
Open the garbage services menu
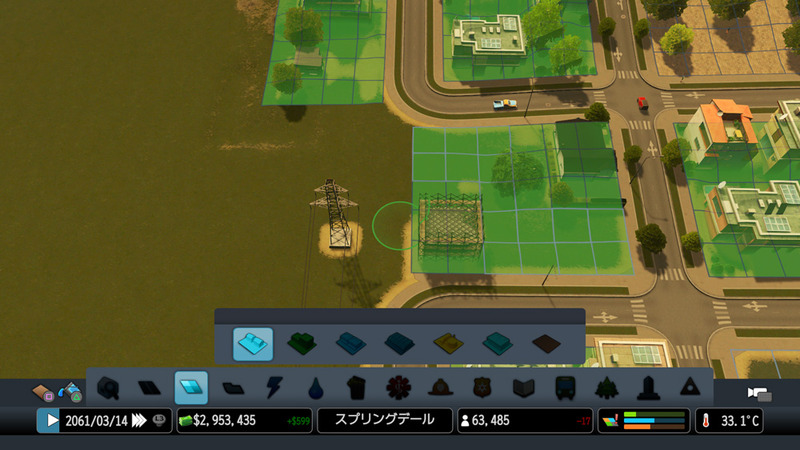357,387
